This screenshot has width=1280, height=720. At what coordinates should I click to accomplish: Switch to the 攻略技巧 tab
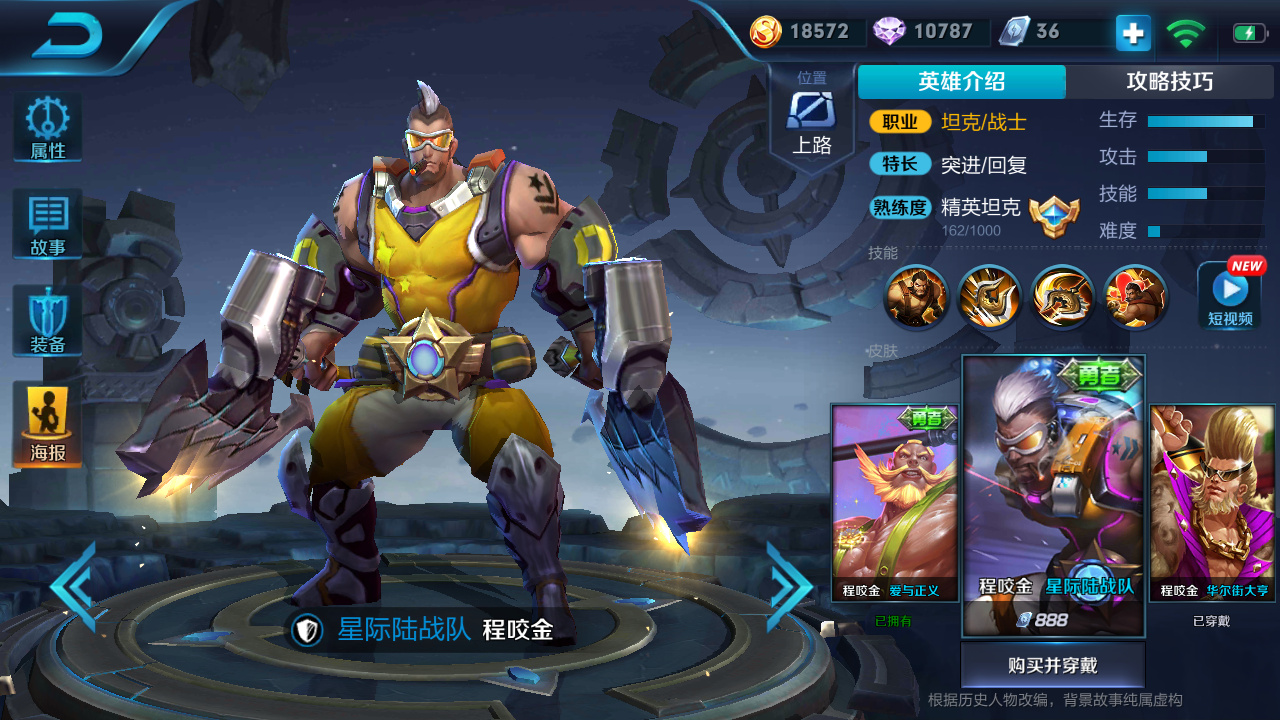pos(1169,82)
